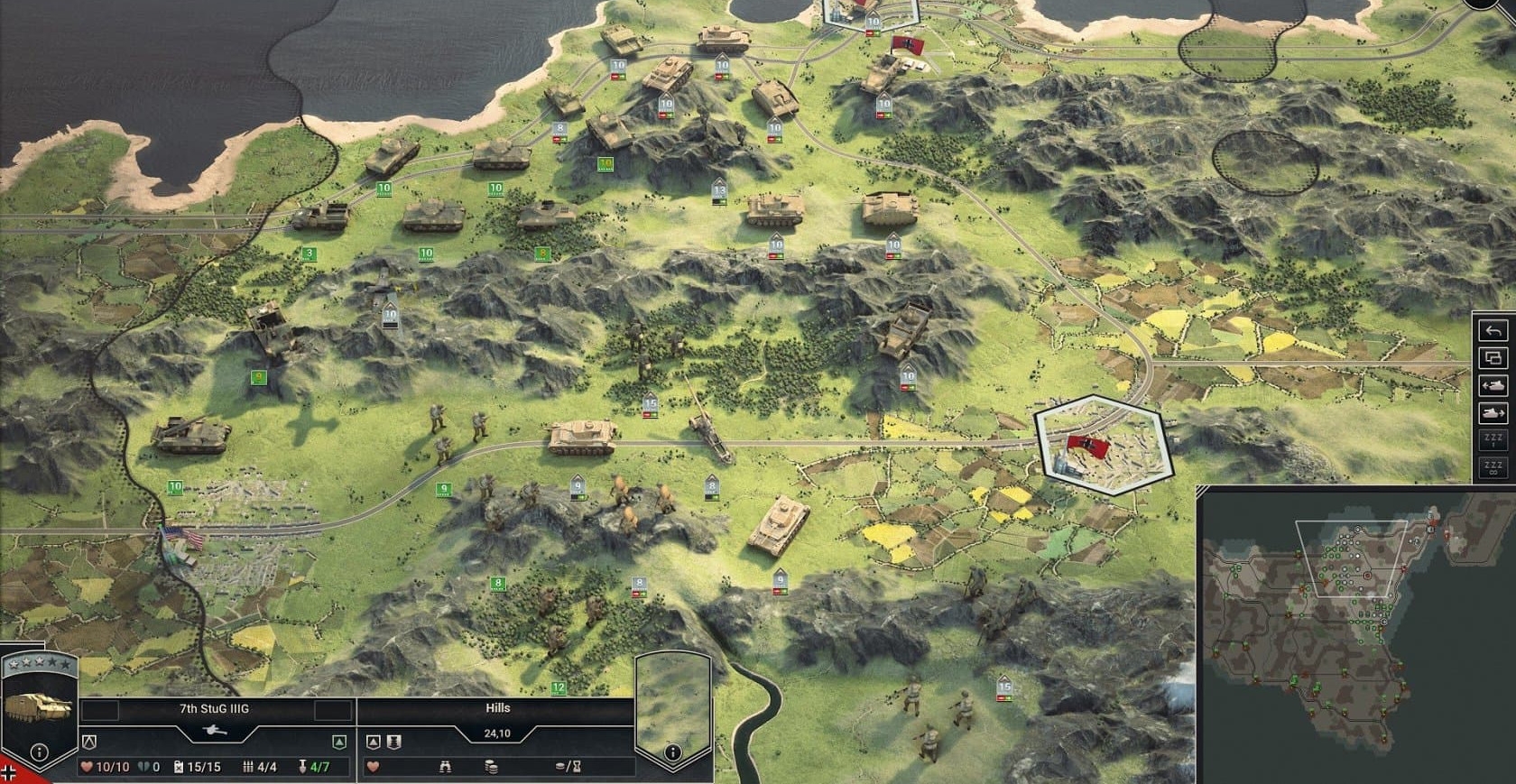1516x784 pixels.
Task: Click the undo arrow button
Action: click(1493, 330)
